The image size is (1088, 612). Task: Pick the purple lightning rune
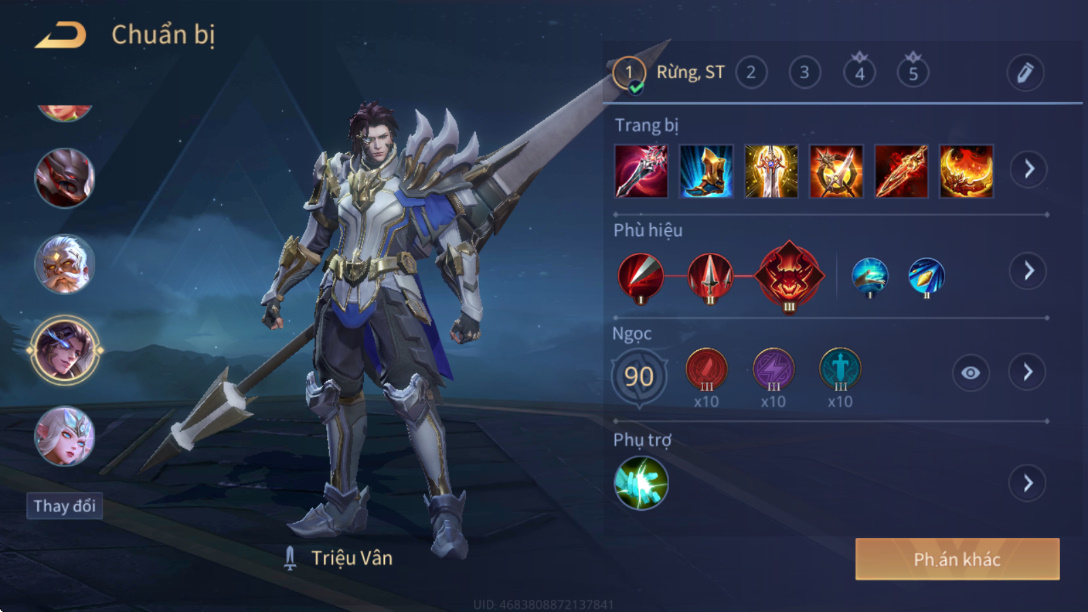pyautogui.click(x=773, y=369)
